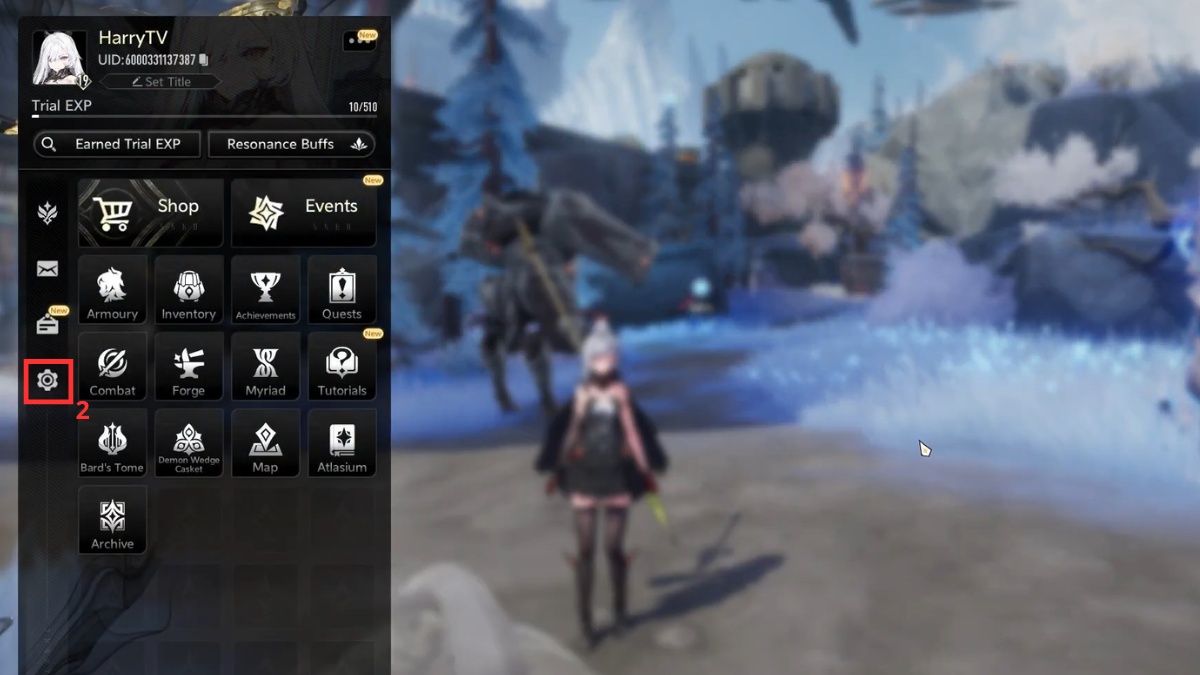This screenshot has height=675, width=1200.
Task: Open the Forge
Action: 188,367
